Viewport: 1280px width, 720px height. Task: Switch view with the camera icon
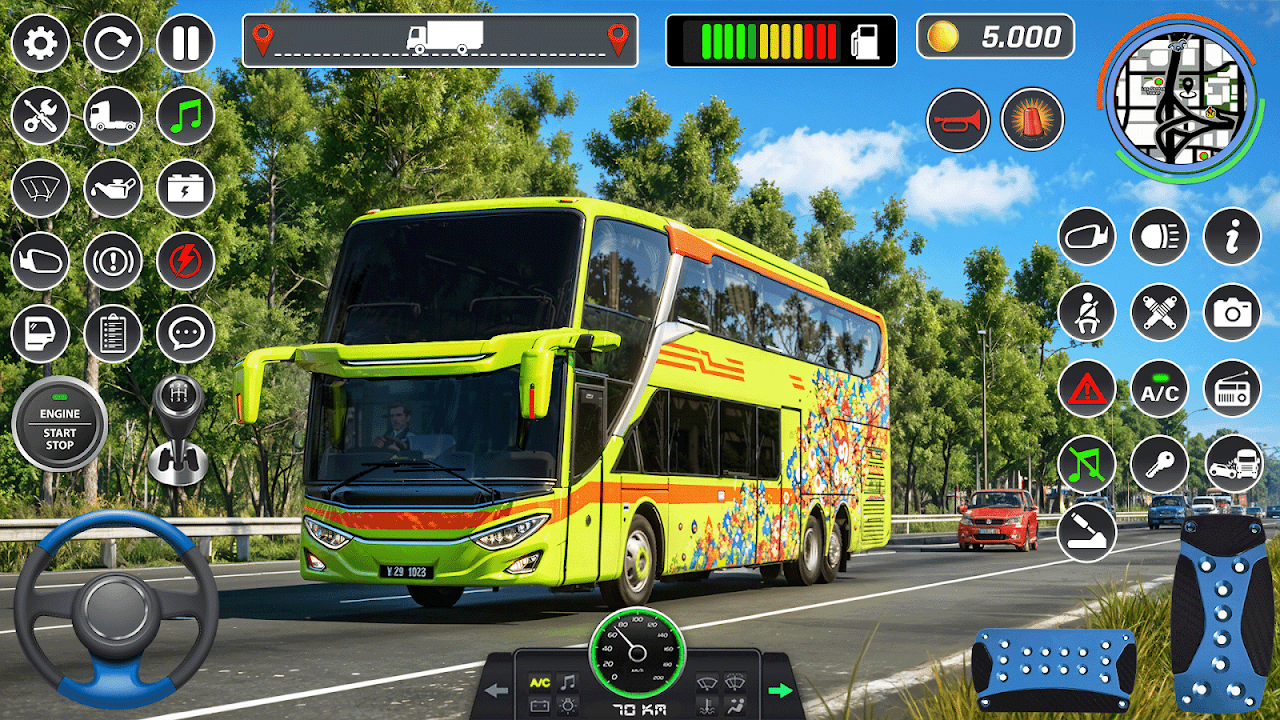[1232, 312]
